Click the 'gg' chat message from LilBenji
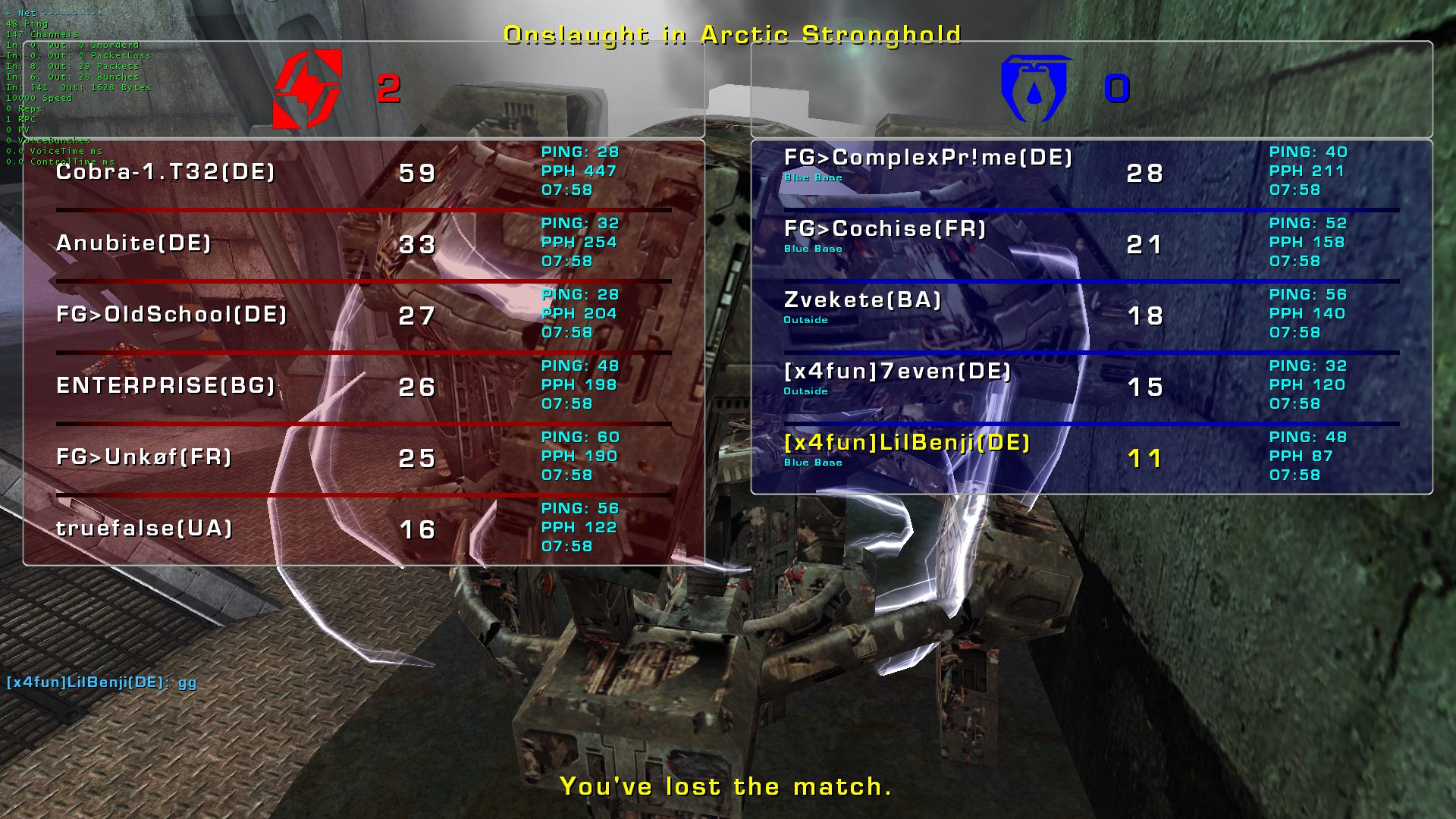Viewport: 1456px width, 819px height. point(102,682)
